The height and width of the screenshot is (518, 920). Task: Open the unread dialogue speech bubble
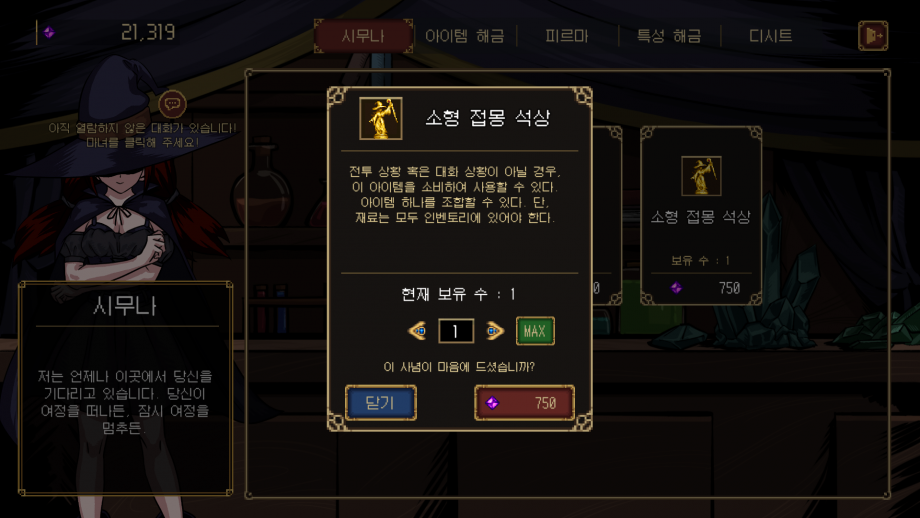(x=172, y=103)
